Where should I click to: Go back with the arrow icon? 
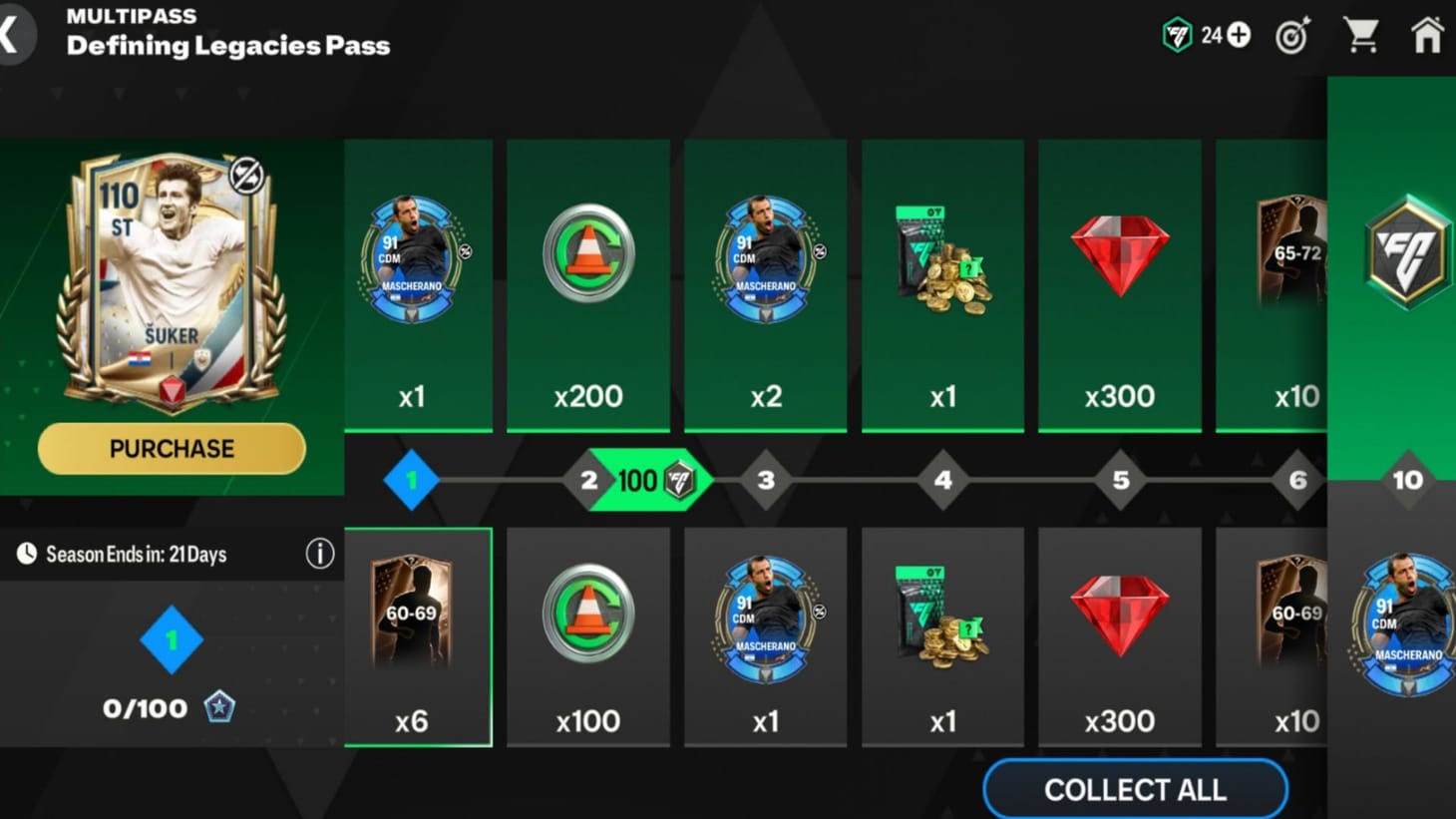(12, 33)
